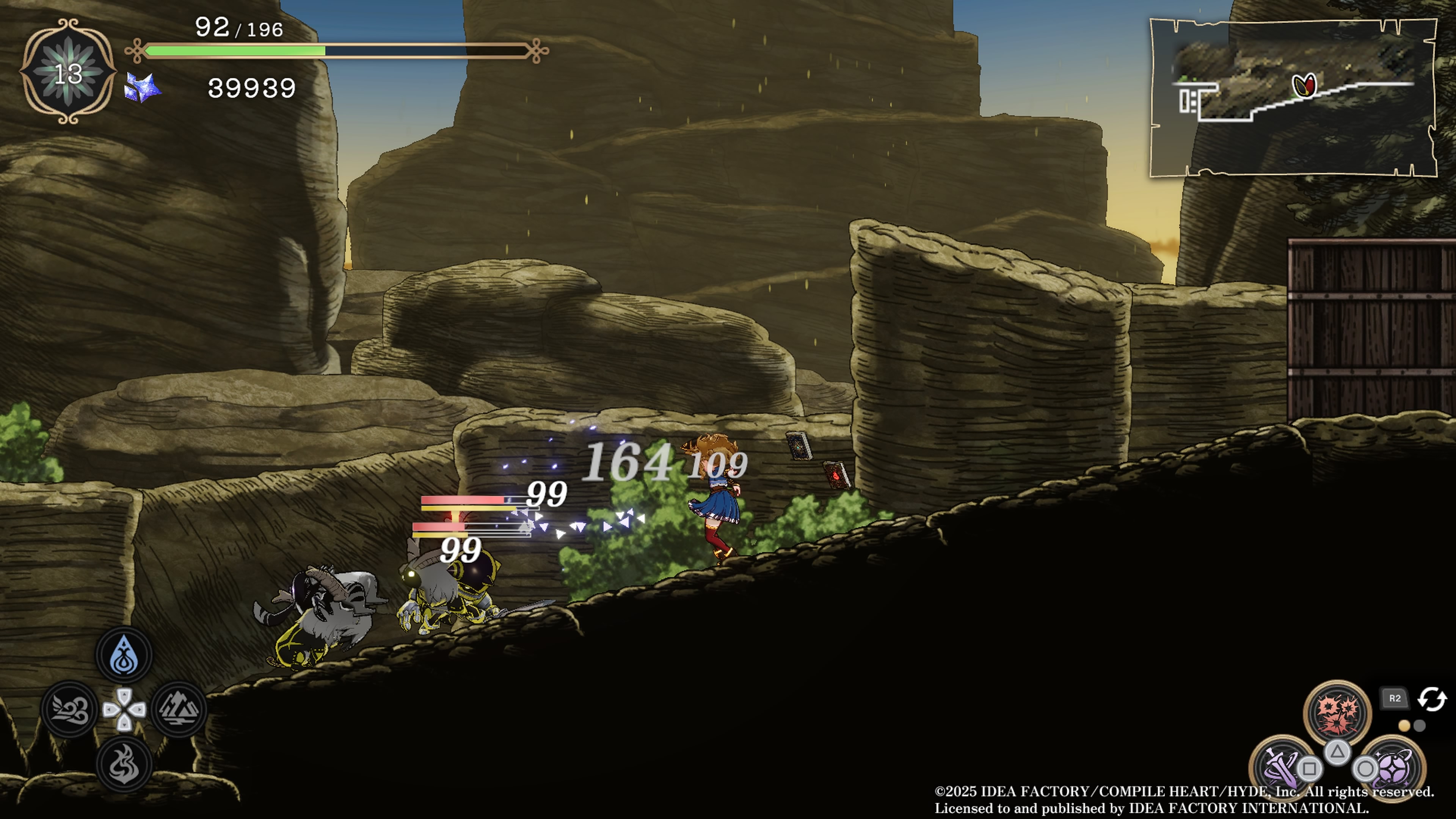Activate the red explosion burst skill
The height and width of the screenshot is (819, 1456).
tap(1337, 713)
